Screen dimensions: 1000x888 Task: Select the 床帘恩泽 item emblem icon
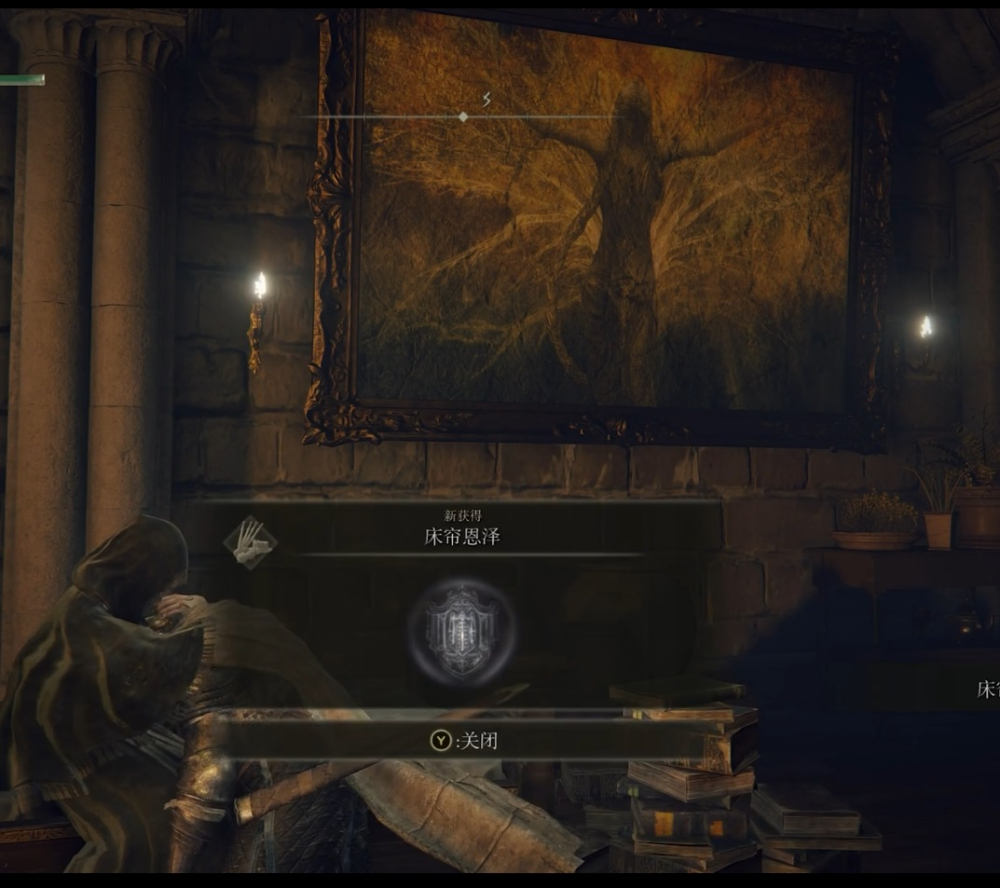coord(461,631)
